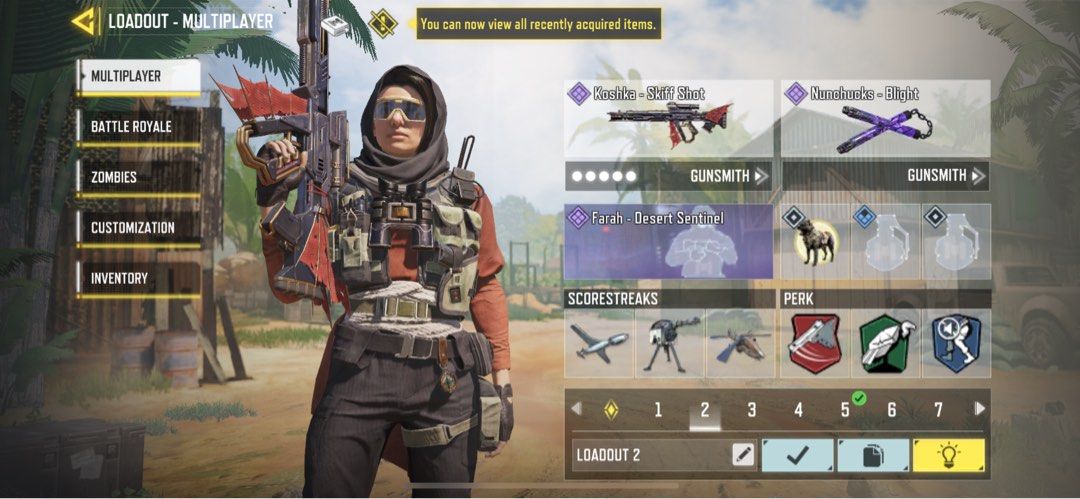Switch to loadout 5

[845, 410]
